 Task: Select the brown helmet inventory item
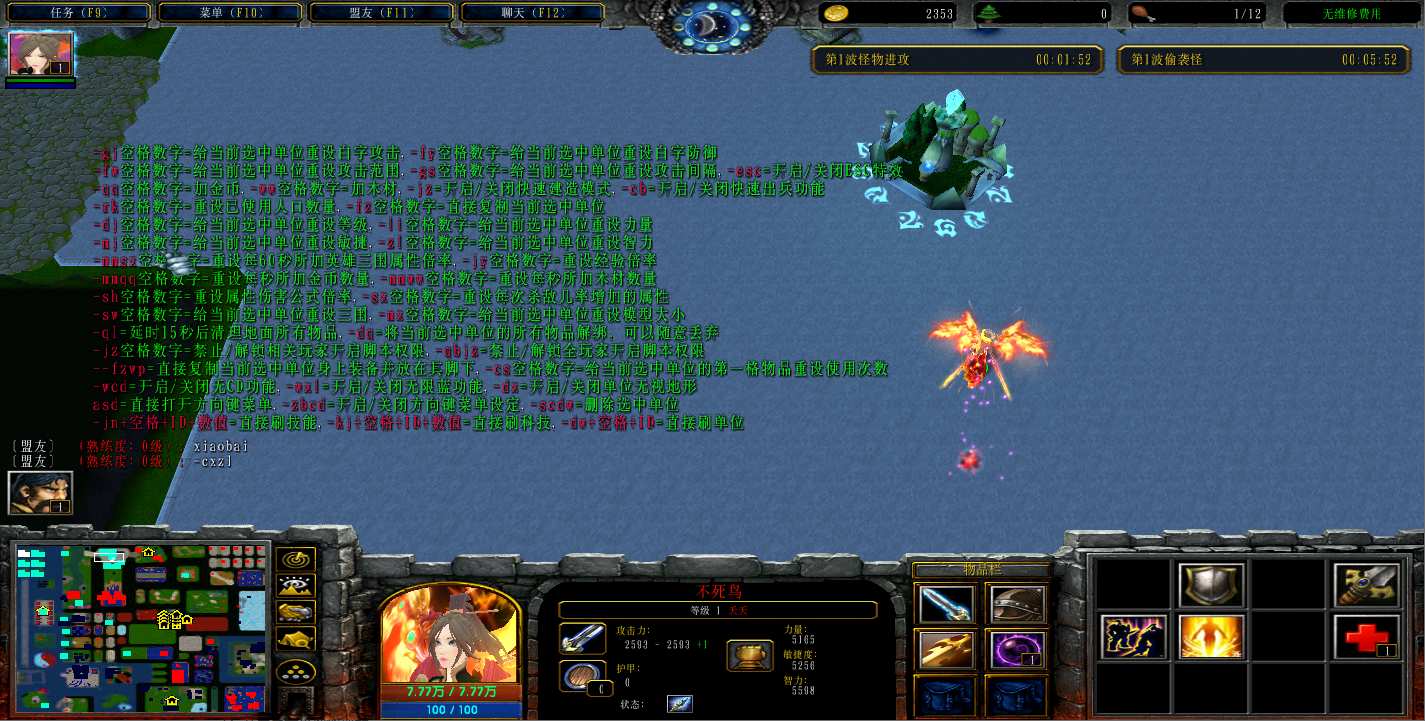point(1016,603)
